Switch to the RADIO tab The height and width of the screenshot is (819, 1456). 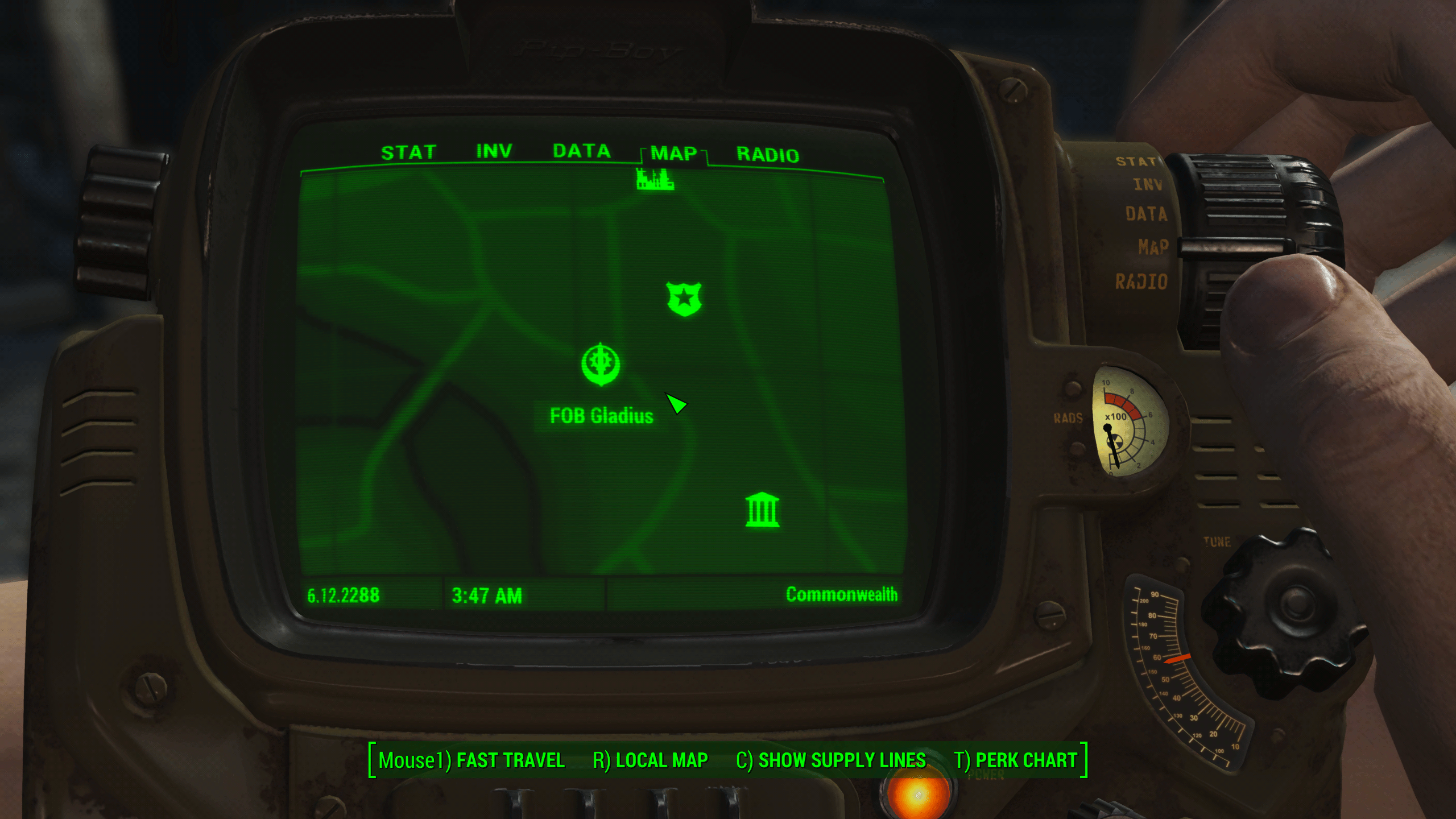767,155
